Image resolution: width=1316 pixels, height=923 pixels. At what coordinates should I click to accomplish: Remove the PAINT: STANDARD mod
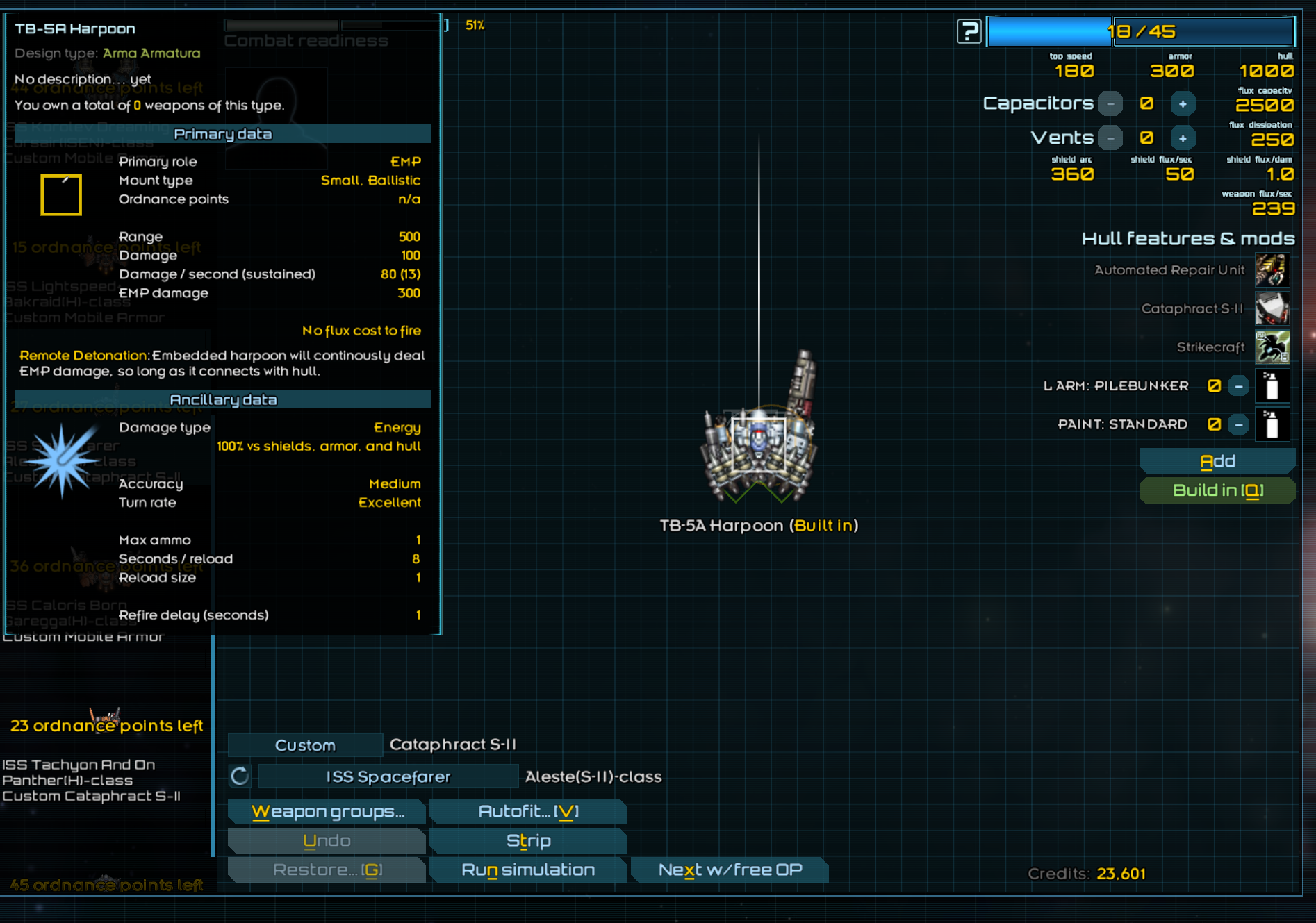(1238, 424)
